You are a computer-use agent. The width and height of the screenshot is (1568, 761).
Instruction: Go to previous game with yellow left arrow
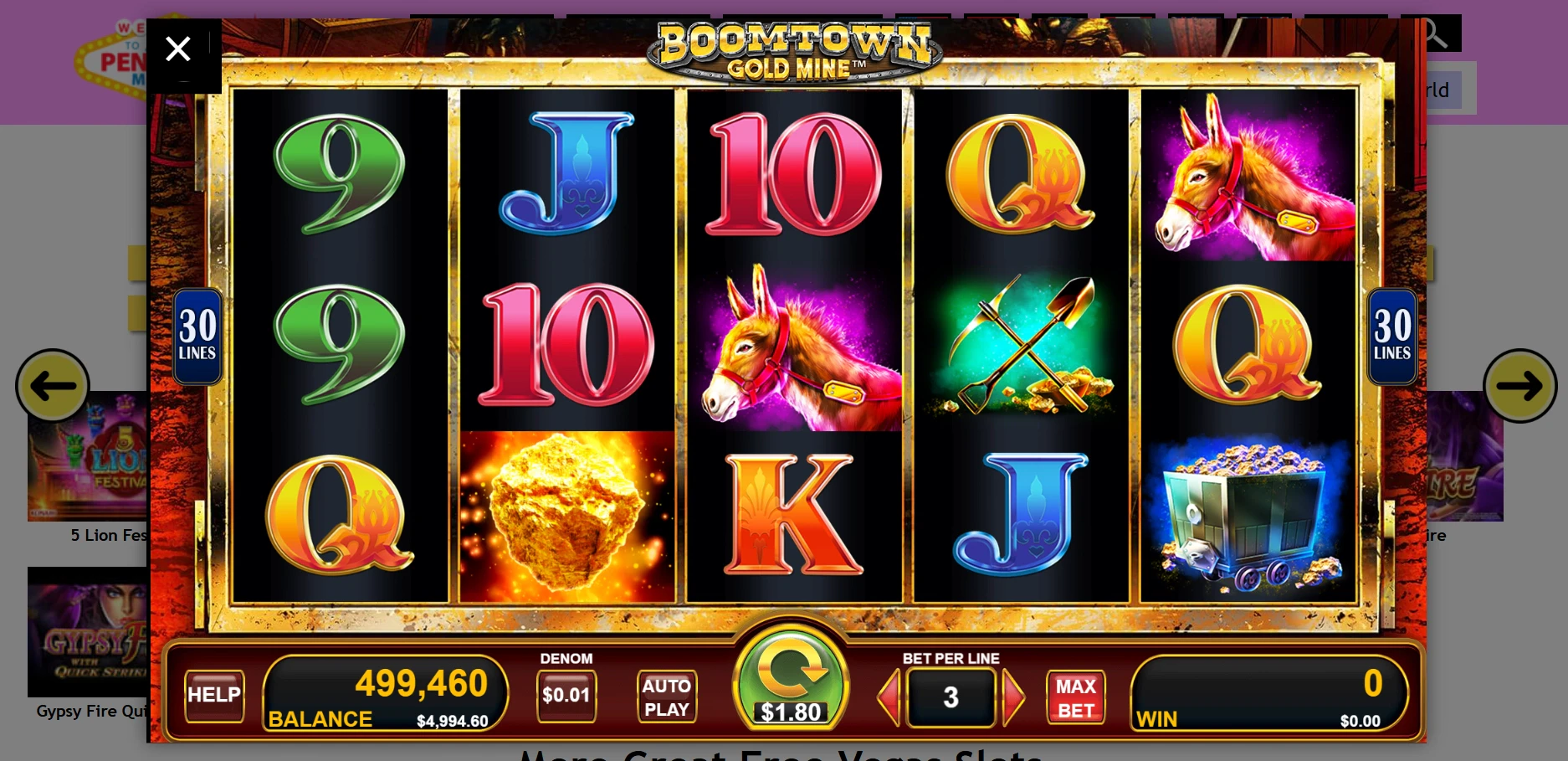coord(53,386)
